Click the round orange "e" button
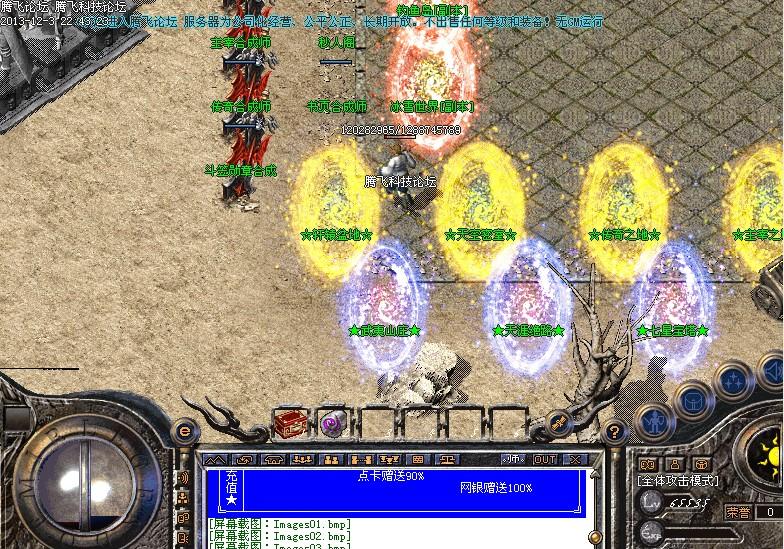 coord(183,430)
